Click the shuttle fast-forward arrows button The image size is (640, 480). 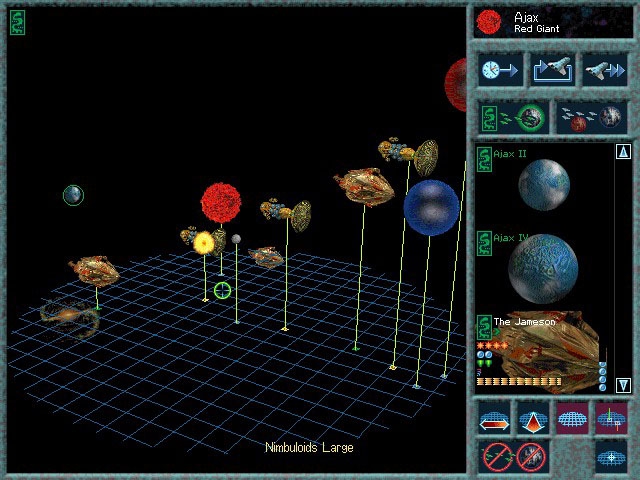[605, 70]
